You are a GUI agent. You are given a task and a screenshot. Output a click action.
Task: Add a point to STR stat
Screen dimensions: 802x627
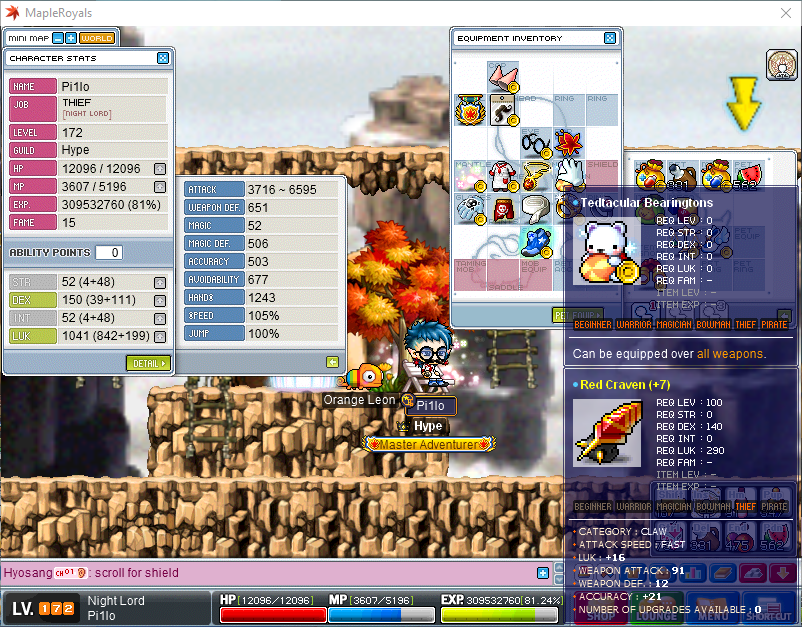click(x=160, y=282)
